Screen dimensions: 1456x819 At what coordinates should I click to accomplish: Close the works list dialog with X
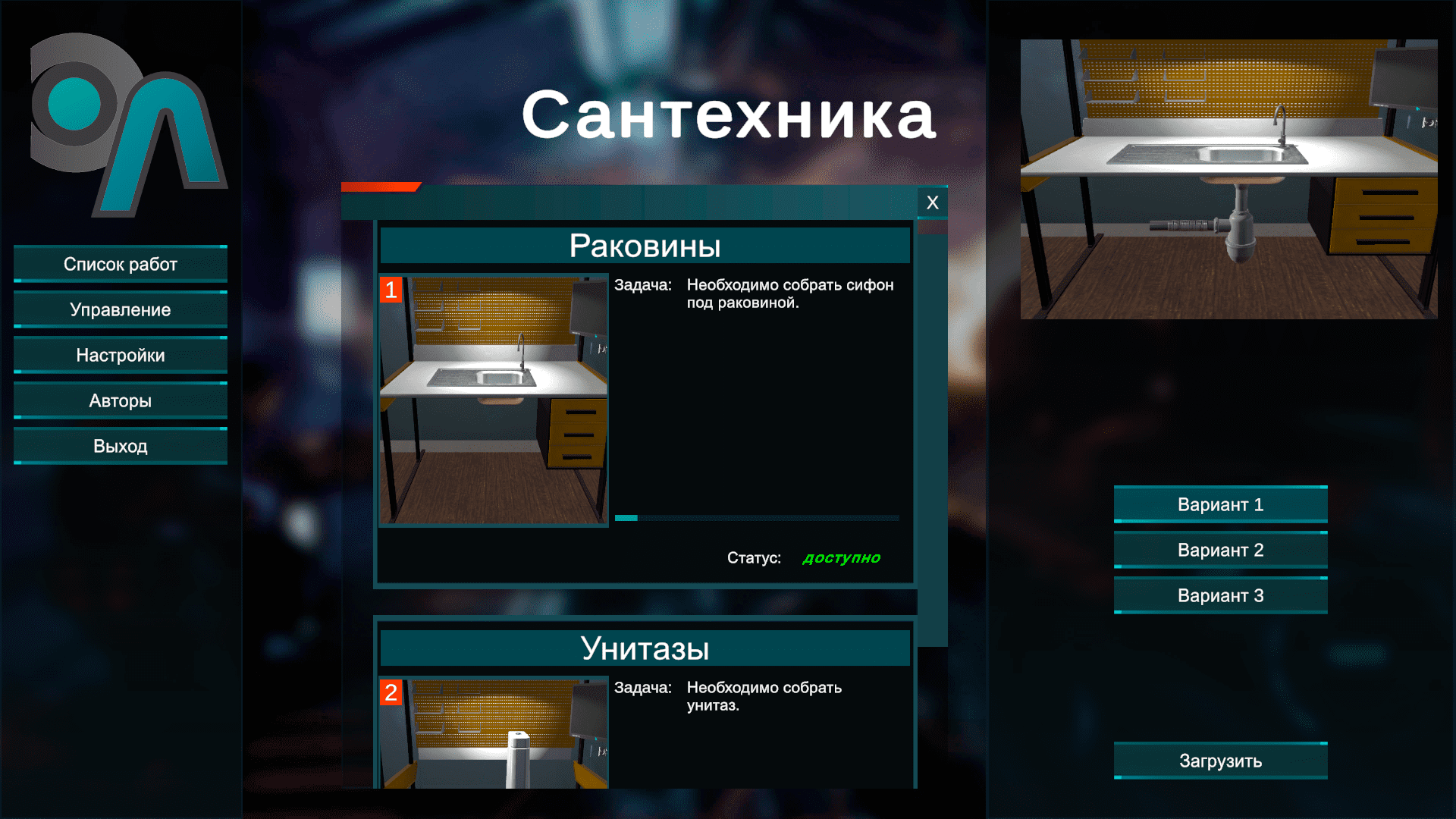point(932,202)
